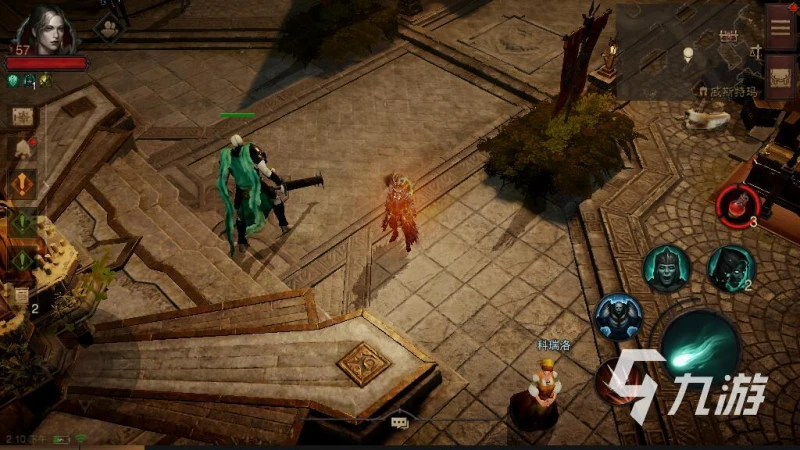Image resolution: width=800 pixels, height=450 pixels.
Task: Open the helmet gear button under the menu
Action: (781, 76)
